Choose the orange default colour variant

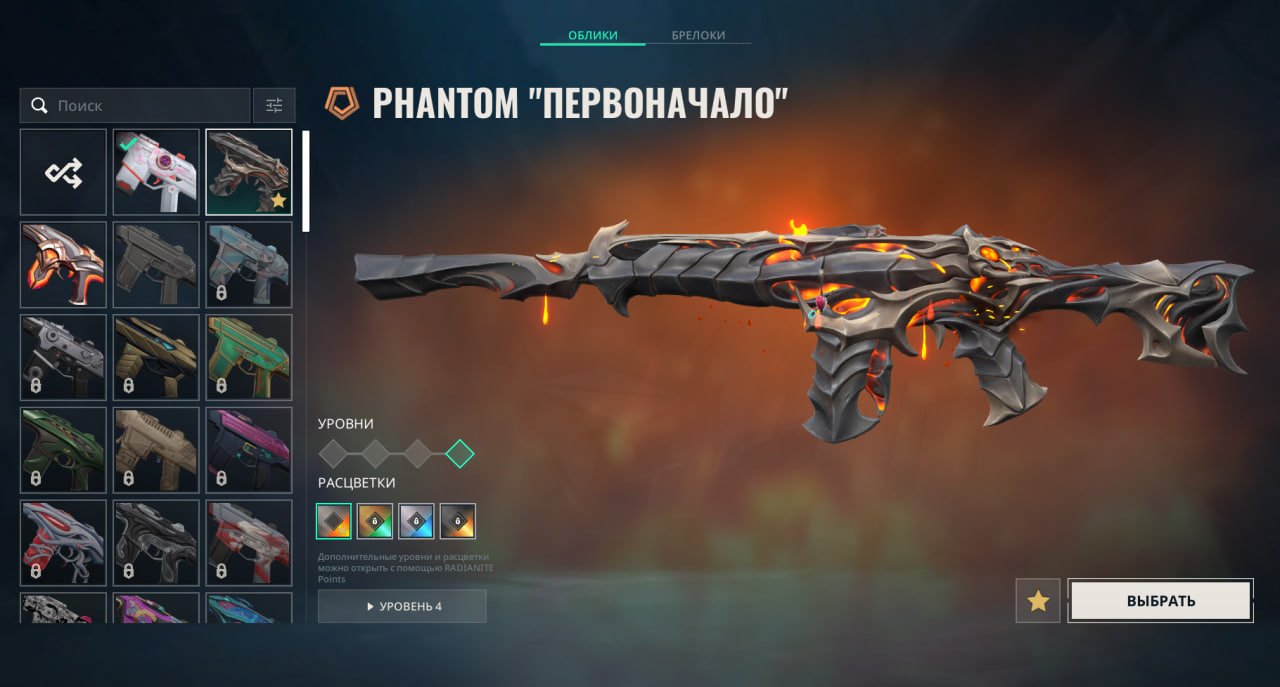tap(334, 521)
